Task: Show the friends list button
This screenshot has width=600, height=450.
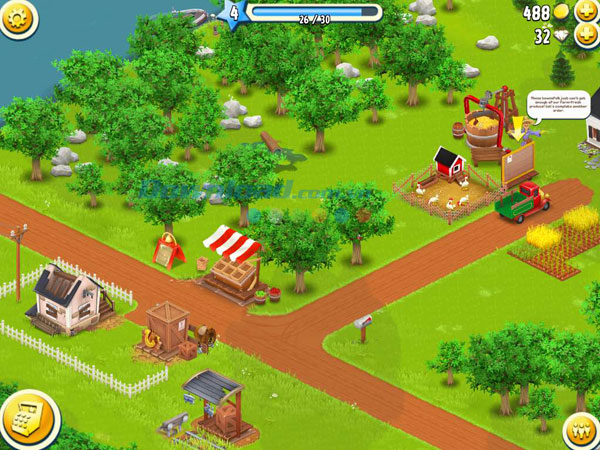Action: point(582,431)
